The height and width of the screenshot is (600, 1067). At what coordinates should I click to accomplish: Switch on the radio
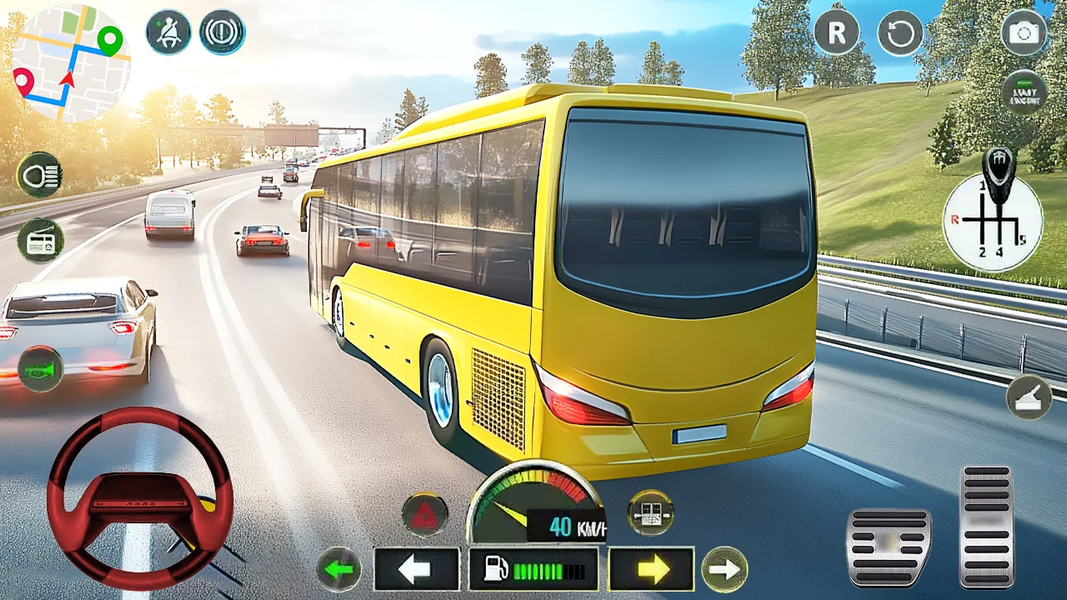[x=40, y=240]
